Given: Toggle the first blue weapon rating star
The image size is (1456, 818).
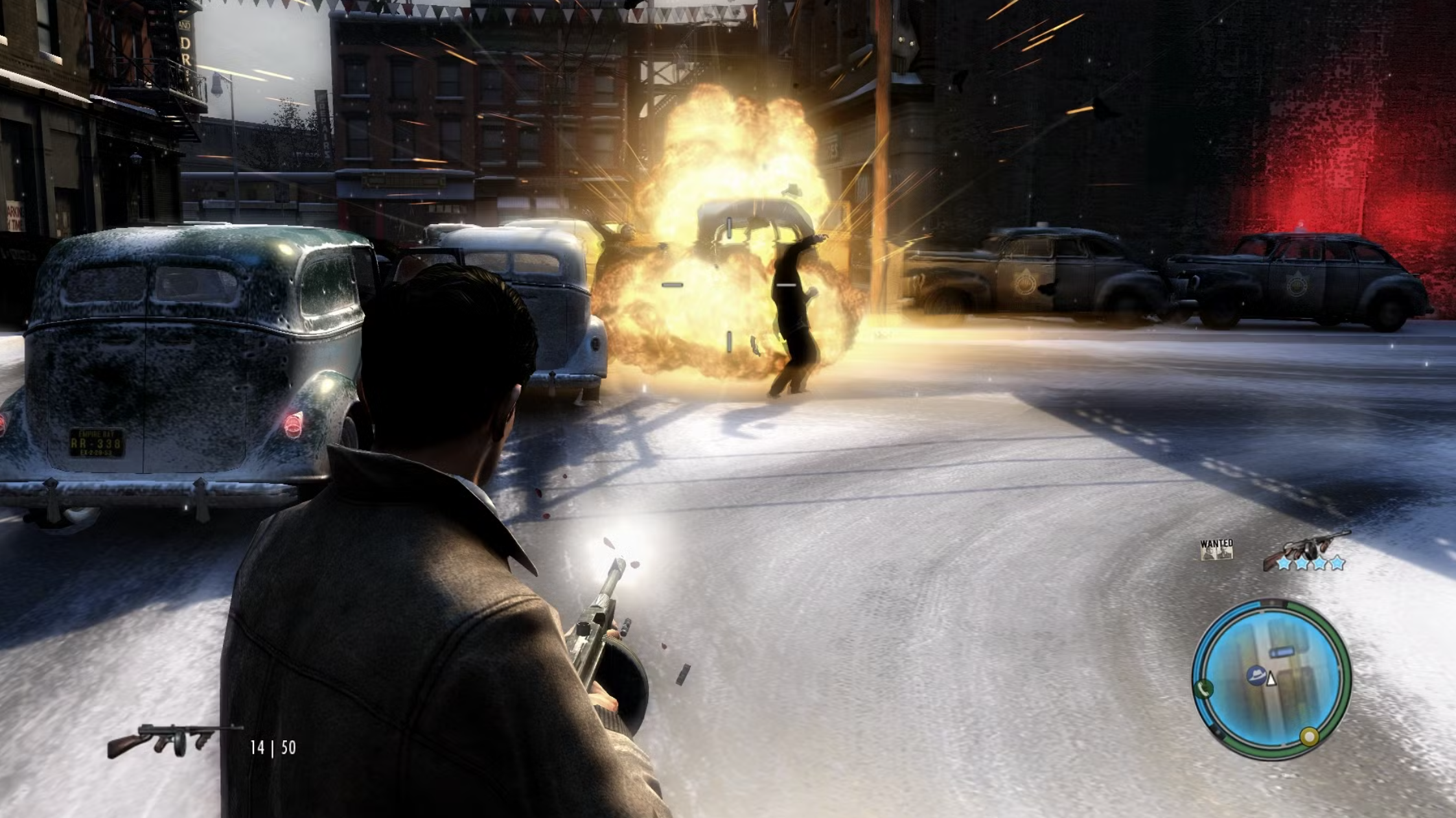Looking at the screenshot, I should tap(1284, 563).
